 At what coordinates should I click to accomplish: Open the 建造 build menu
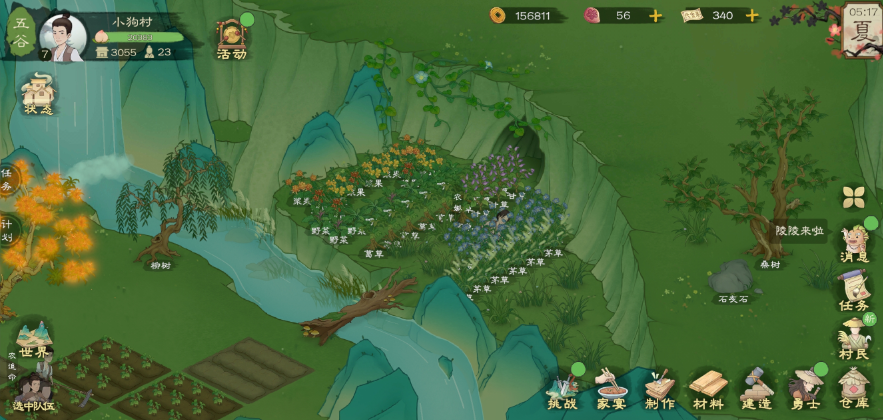756,389
